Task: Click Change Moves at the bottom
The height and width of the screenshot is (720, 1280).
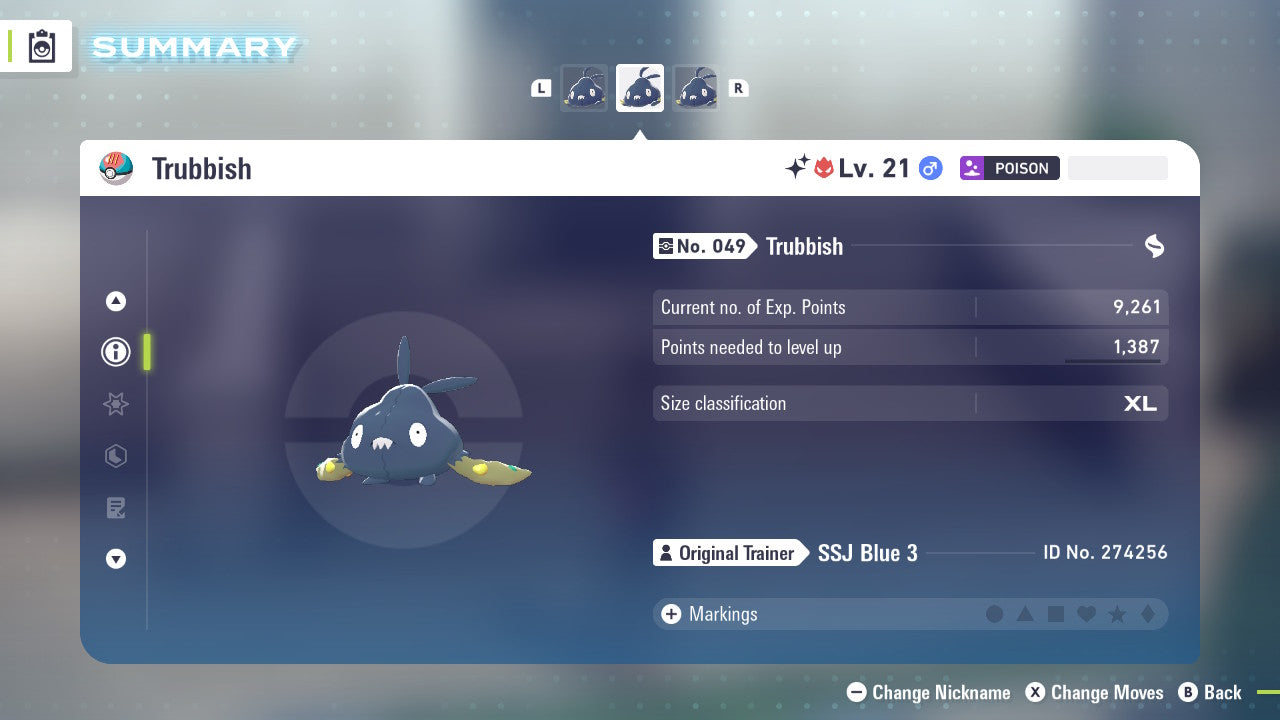Action: tap(1096, 692)
